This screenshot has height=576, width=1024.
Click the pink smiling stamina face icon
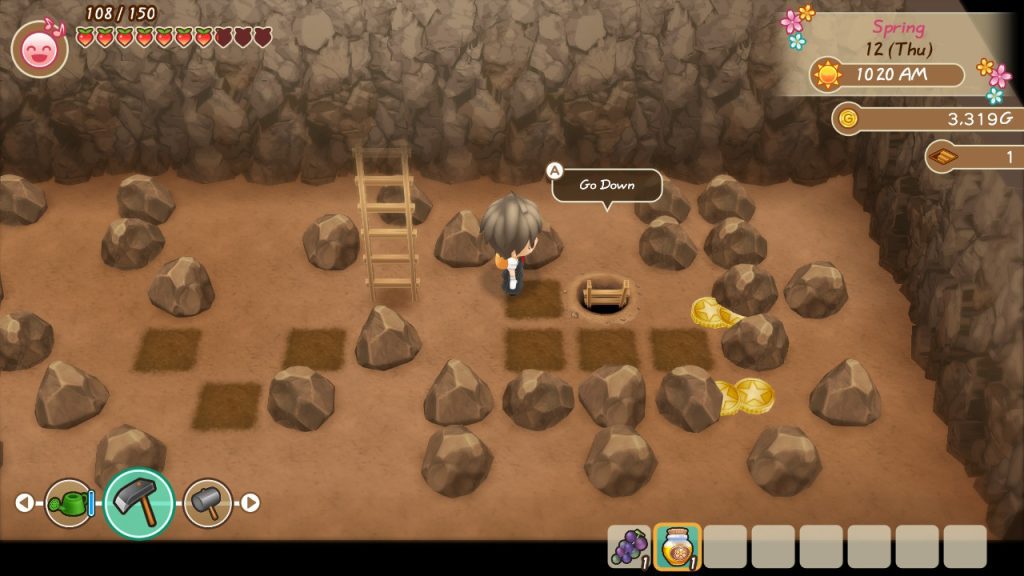pos(40,49)
